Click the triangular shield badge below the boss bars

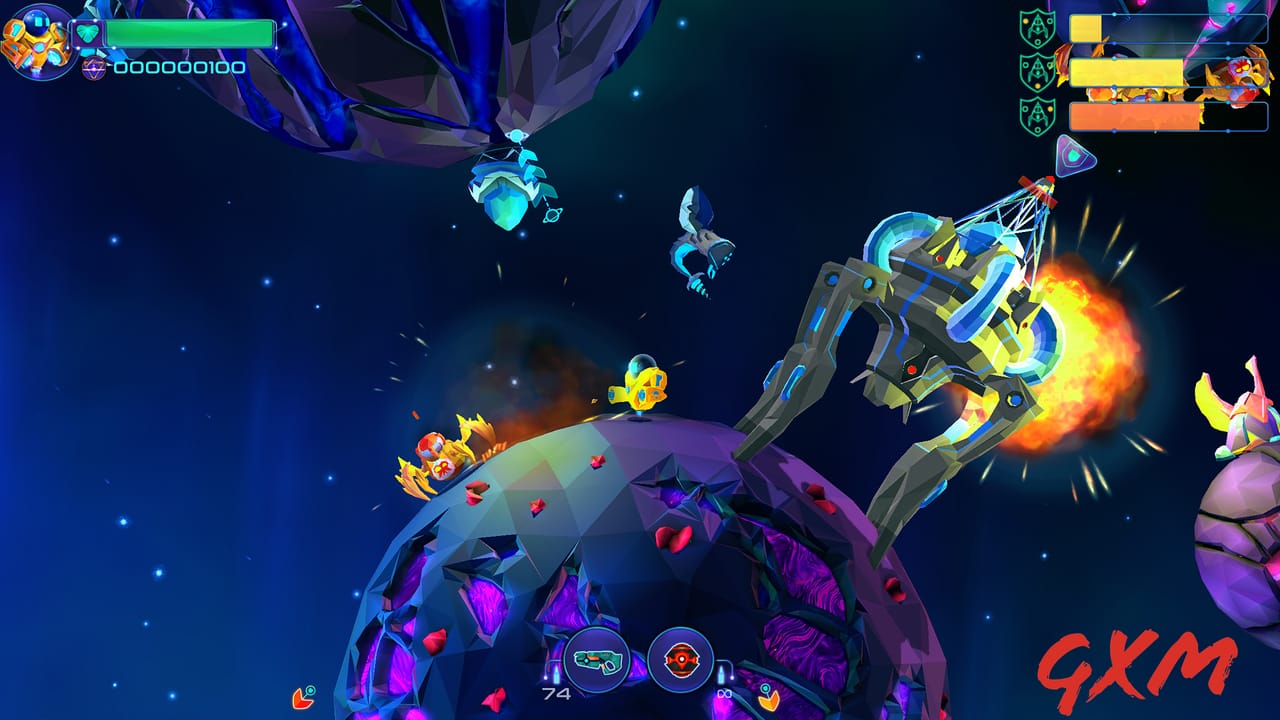pos(1077,154)
